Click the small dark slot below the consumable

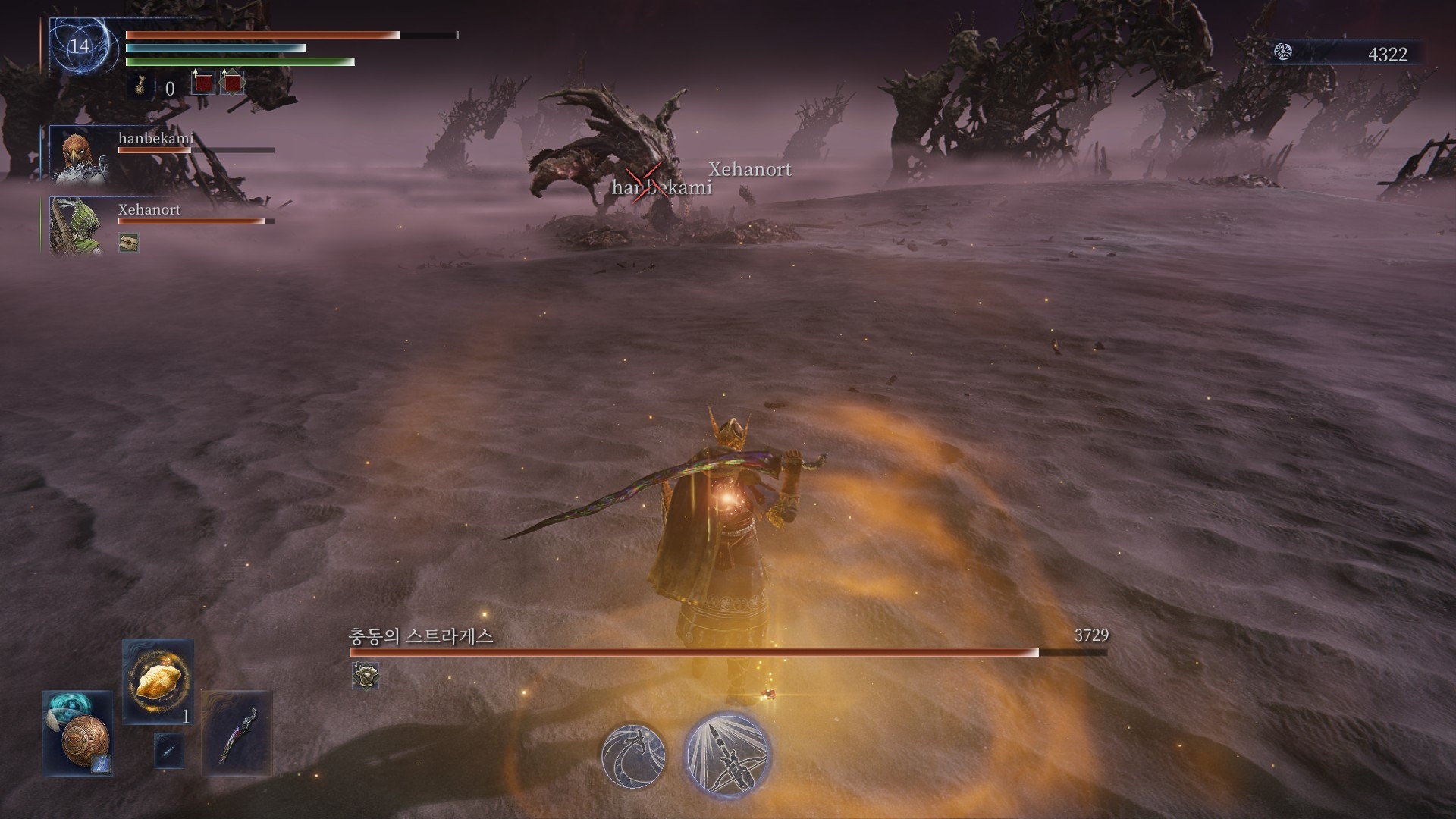168,751
